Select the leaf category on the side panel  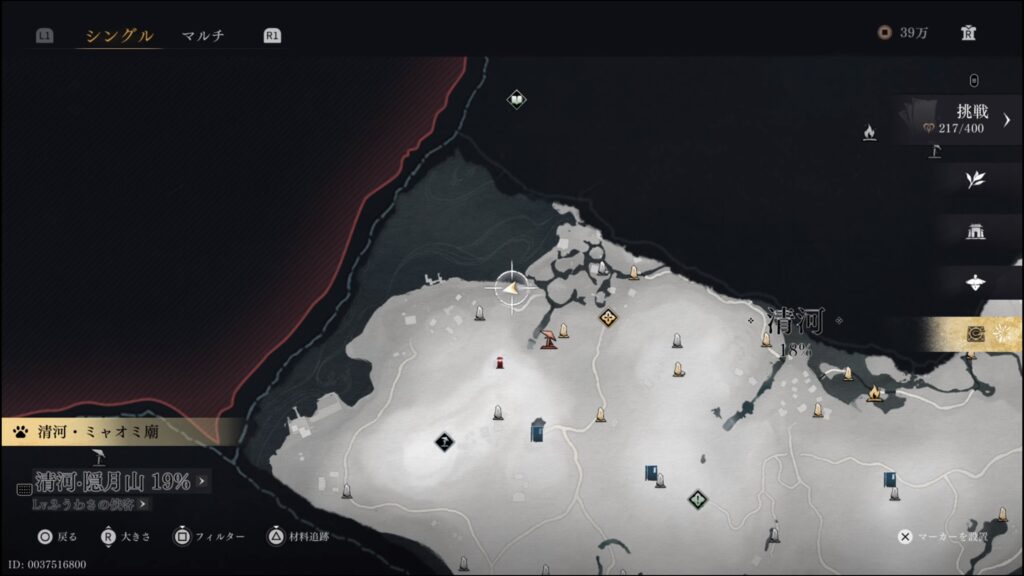[975, 180]
